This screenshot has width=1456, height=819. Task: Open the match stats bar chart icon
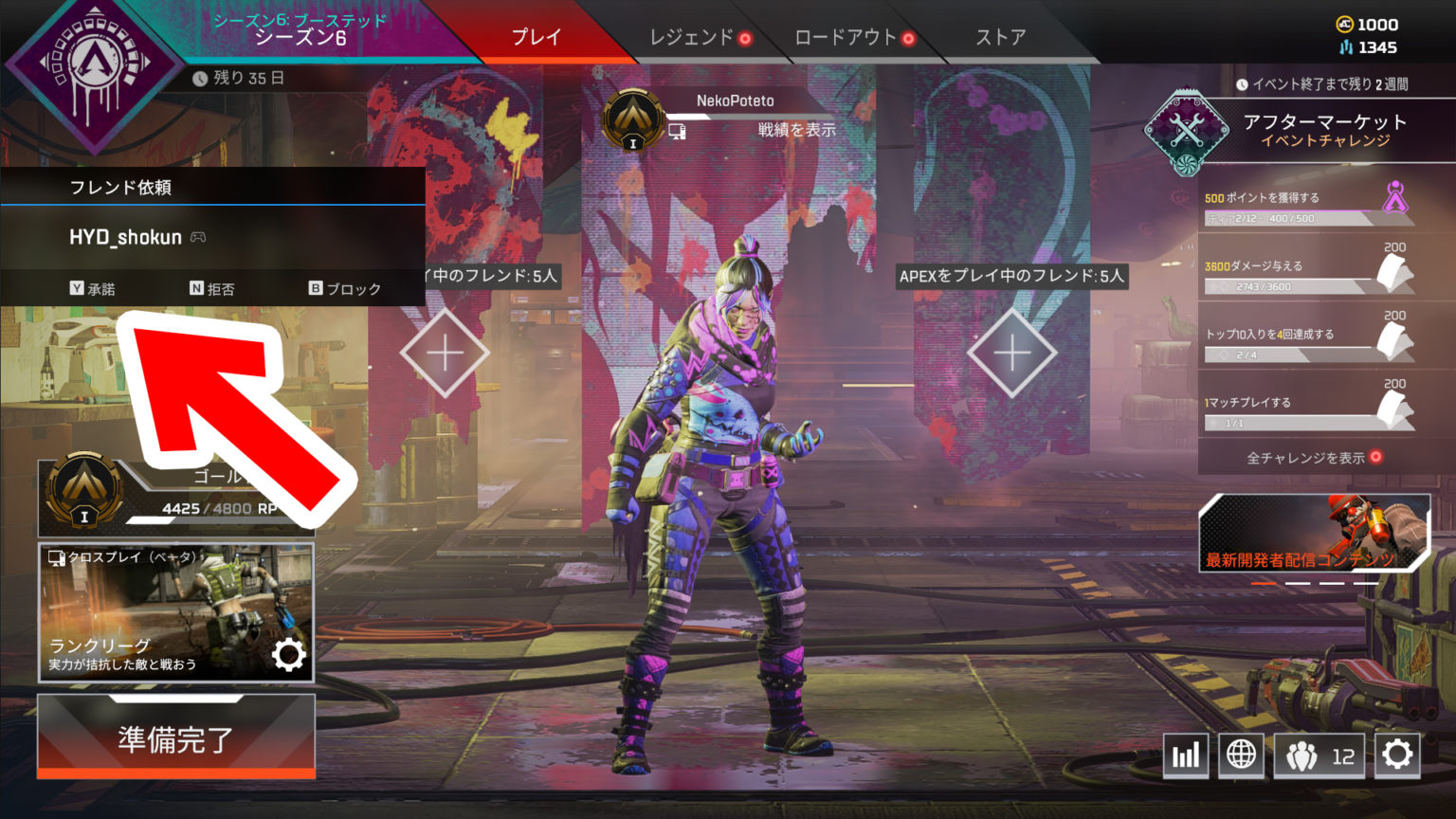(1186, 755)
